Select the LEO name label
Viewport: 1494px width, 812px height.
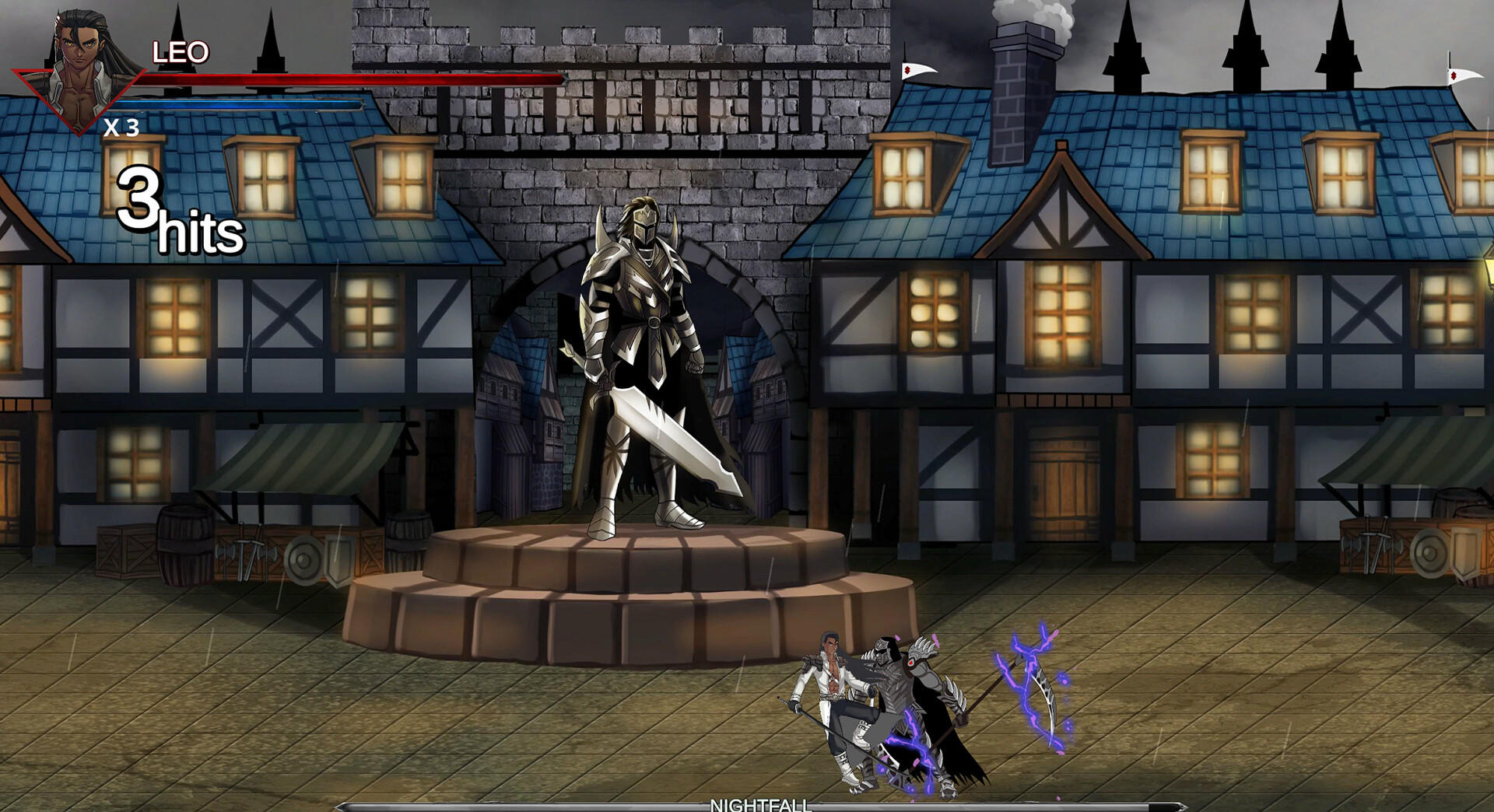click(181, 51)
